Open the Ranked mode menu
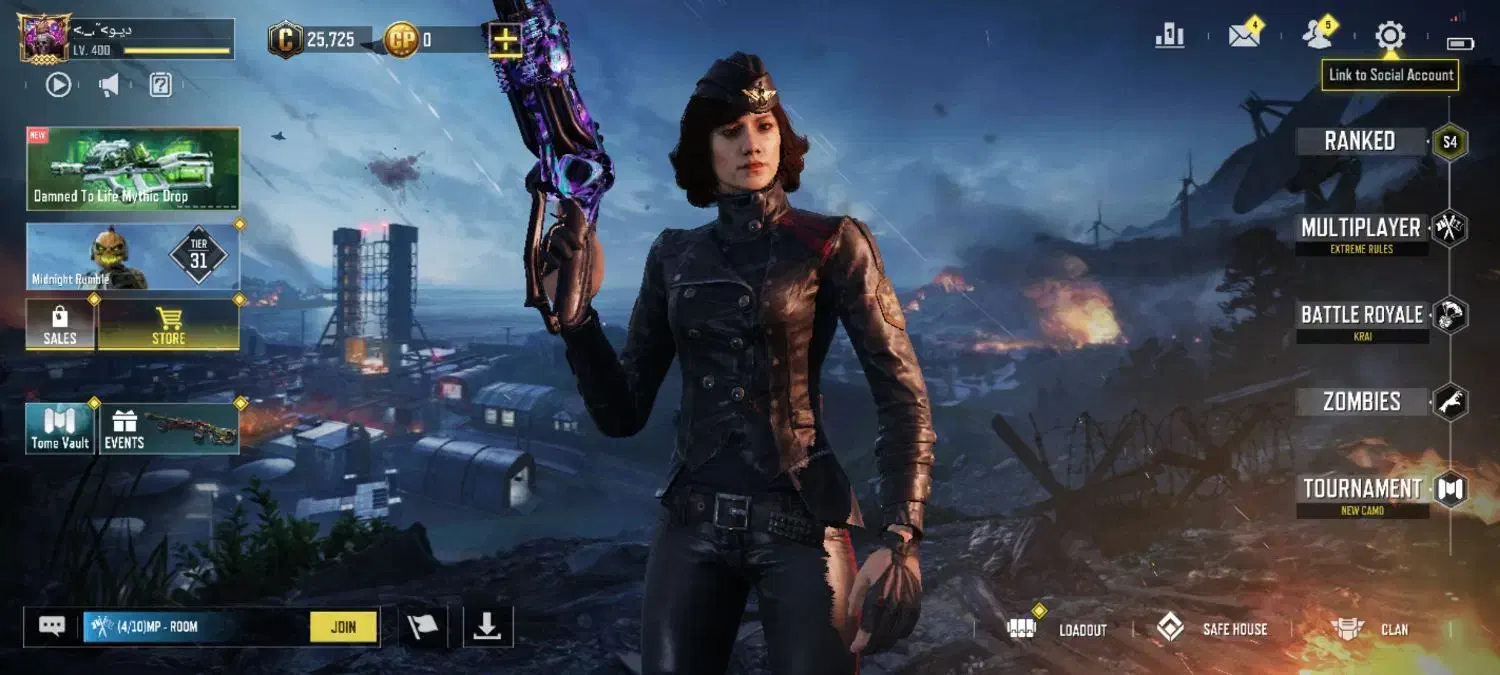The image size is (1500, 675). click(1360, 141)
